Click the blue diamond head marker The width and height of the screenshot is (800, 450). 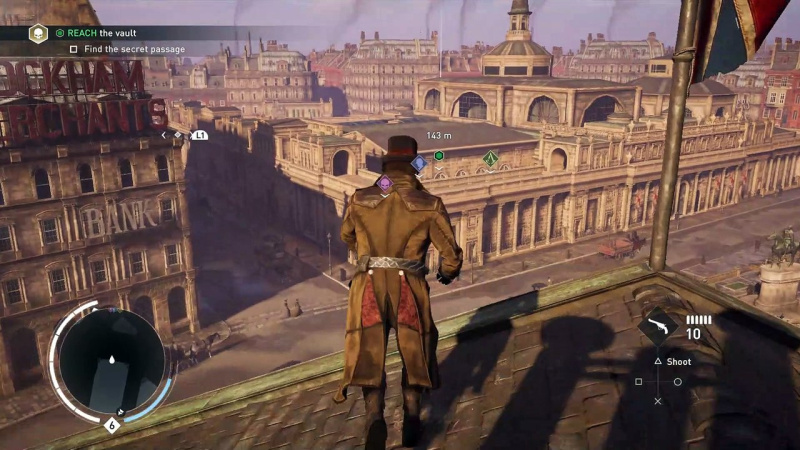click(x=419, y=162)
